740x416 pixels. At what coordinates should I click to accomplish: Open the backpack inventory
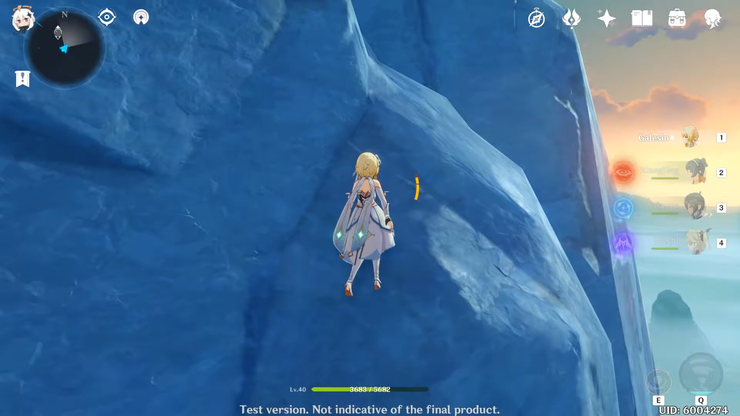click(x=677, y=18)
